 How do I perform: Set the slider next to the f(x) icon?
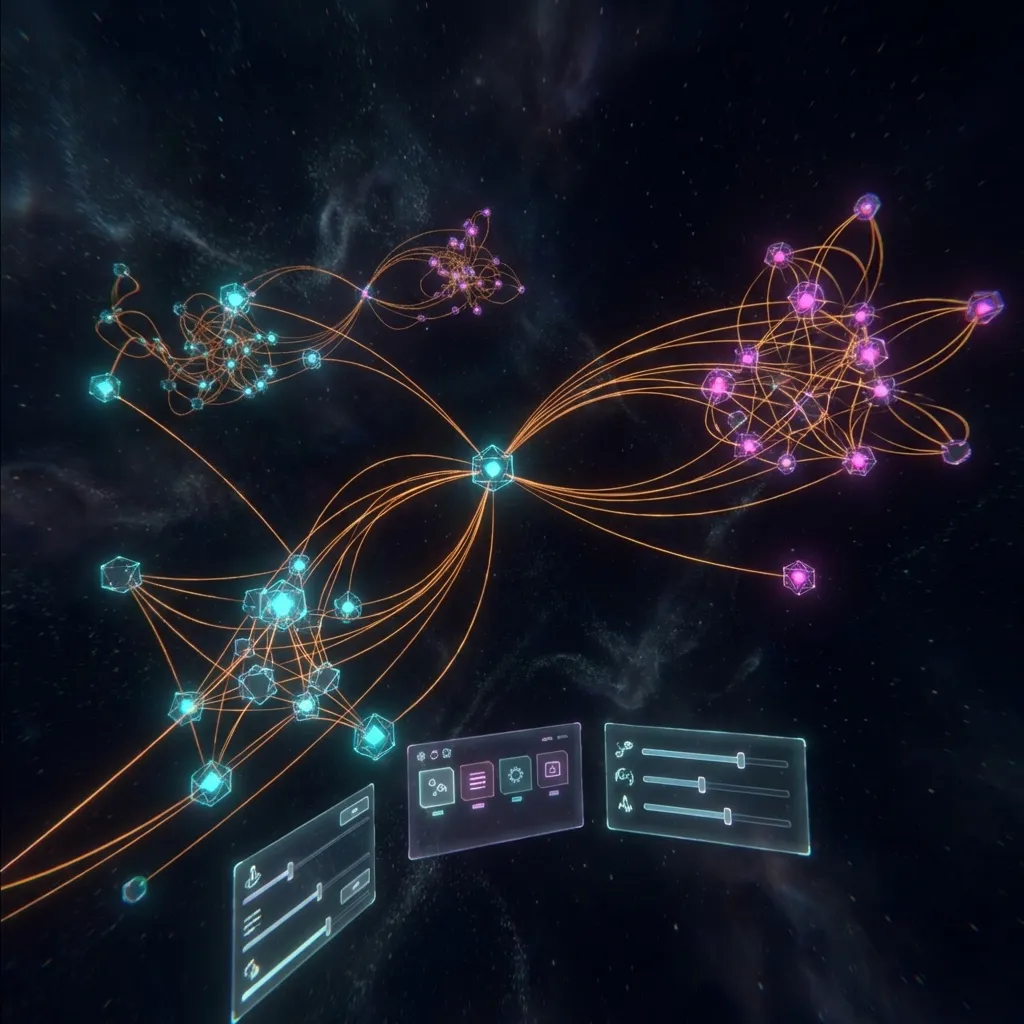703,784
